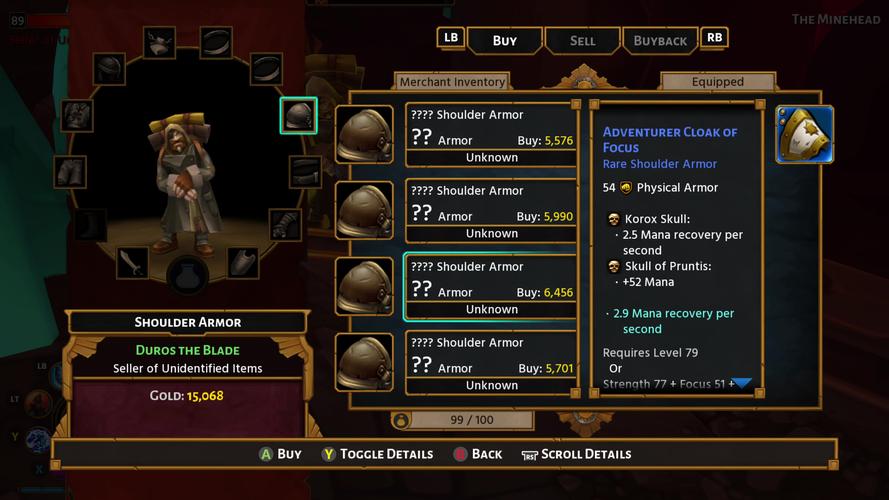The width and height of the screenshot is (889, 500).
Task: Expand the scroll arrow in item details
Action: [x=742, y=383]
